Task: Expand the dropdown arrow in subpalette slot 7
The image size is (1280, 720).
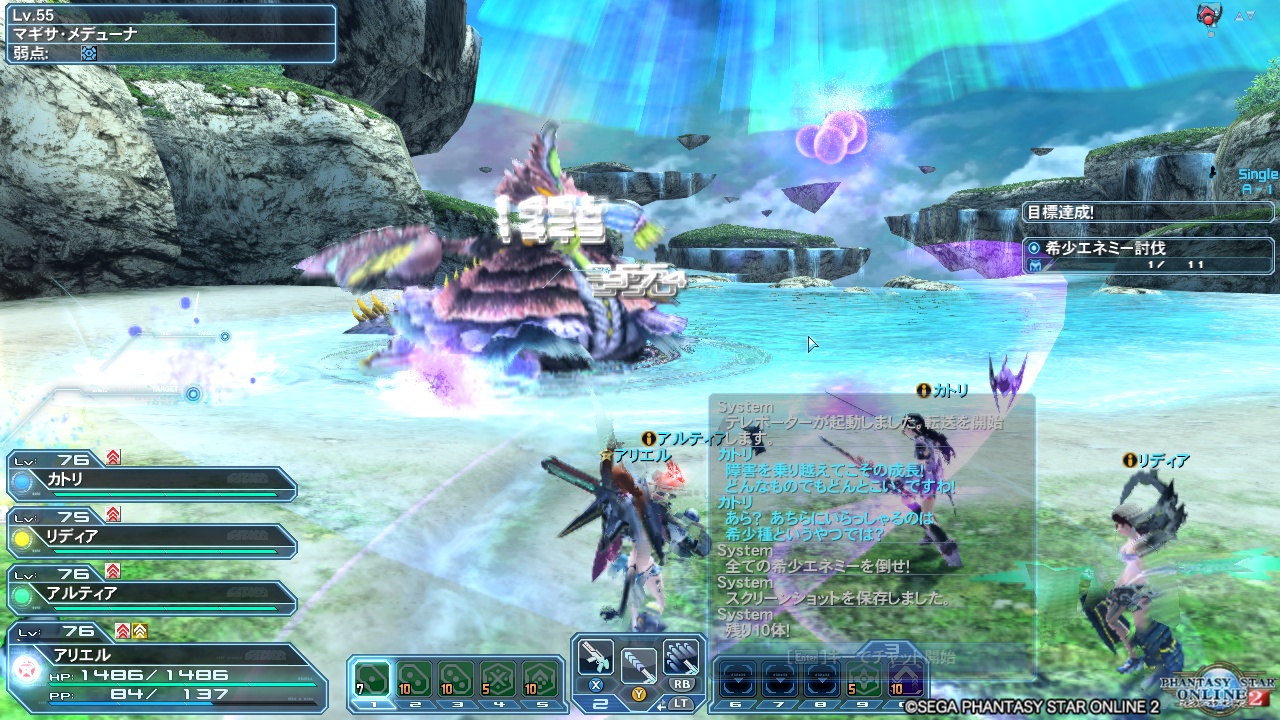Action: 779,681
